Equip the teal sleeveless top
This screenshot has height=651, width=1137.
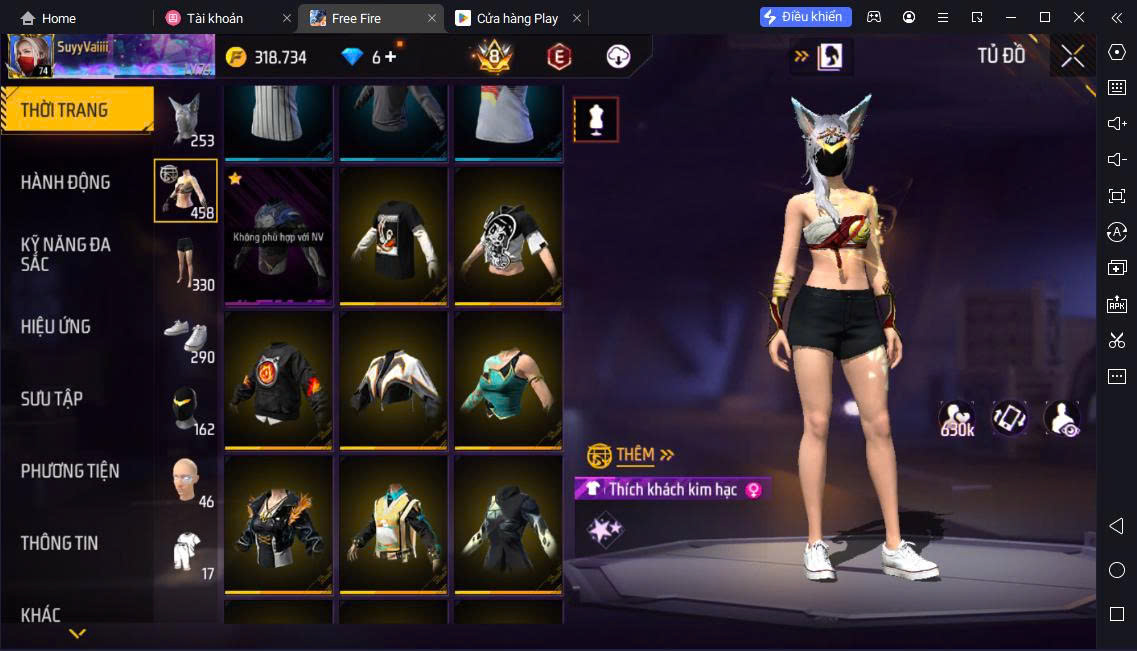(508, 380)
